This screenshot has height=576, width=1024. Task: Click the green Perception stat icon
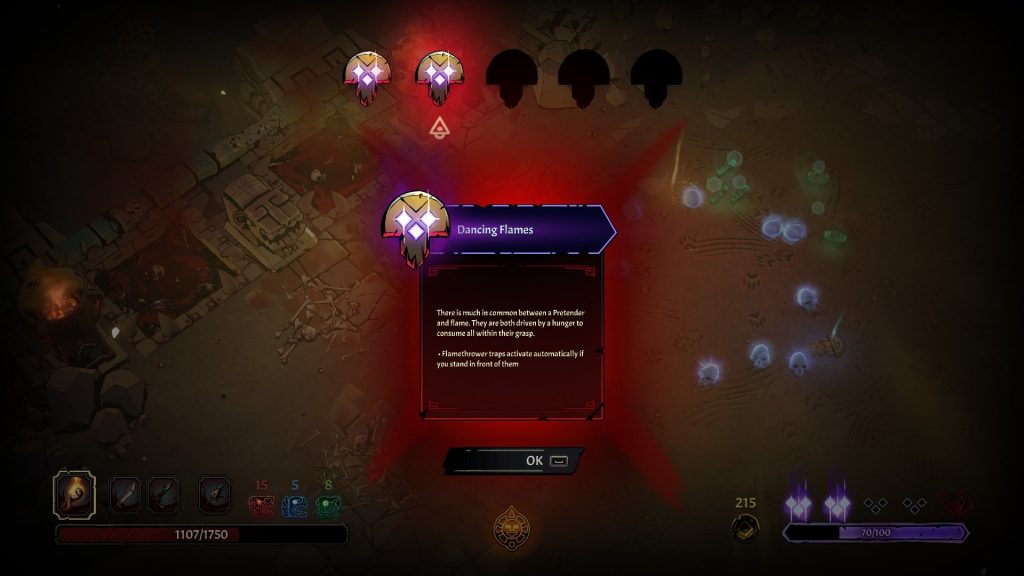[x=328, y=507]
